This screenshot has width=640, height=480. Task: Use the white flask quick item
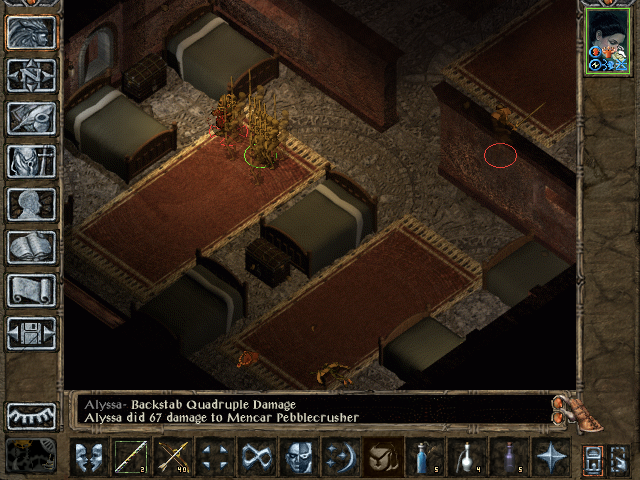point(466,458)
